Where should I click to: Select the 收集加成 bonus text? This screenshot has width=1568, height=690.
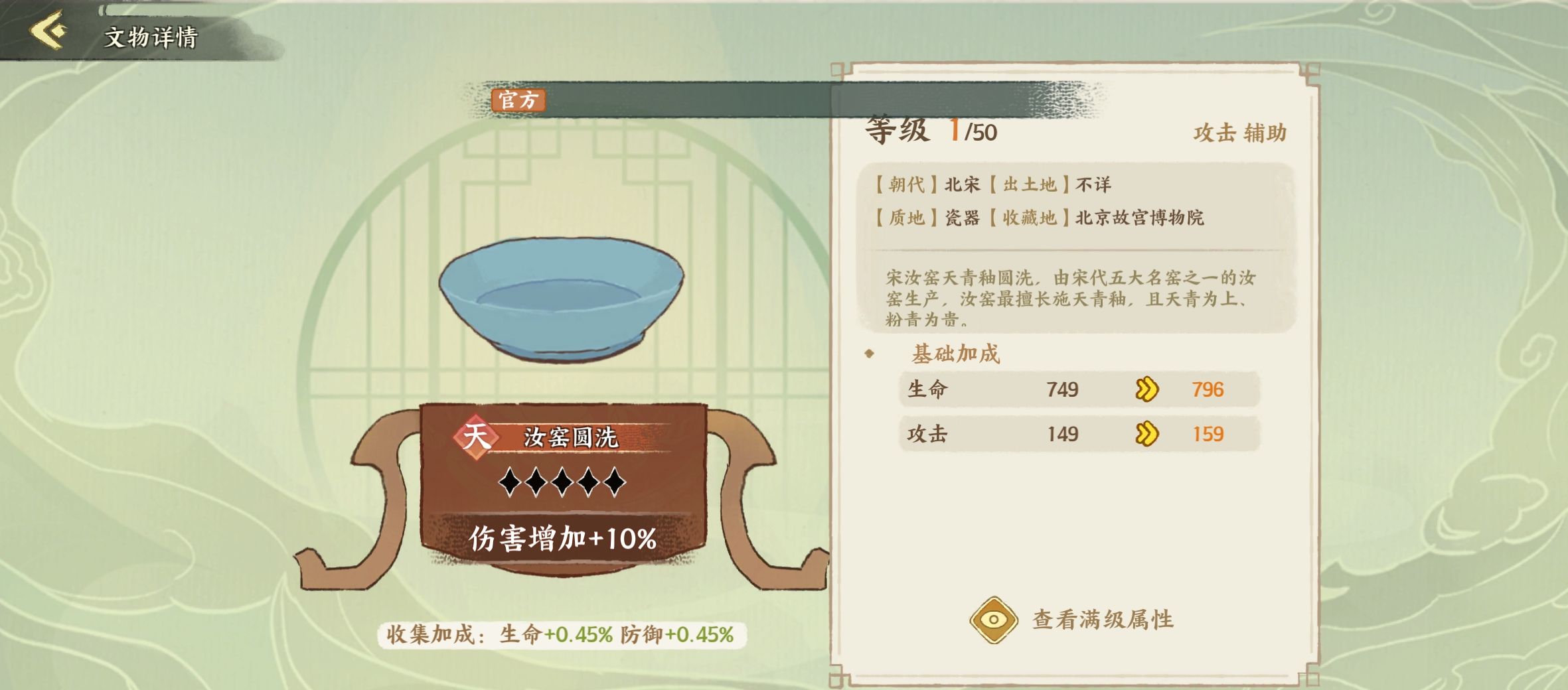pyautogui.click(x=560, y=634)
